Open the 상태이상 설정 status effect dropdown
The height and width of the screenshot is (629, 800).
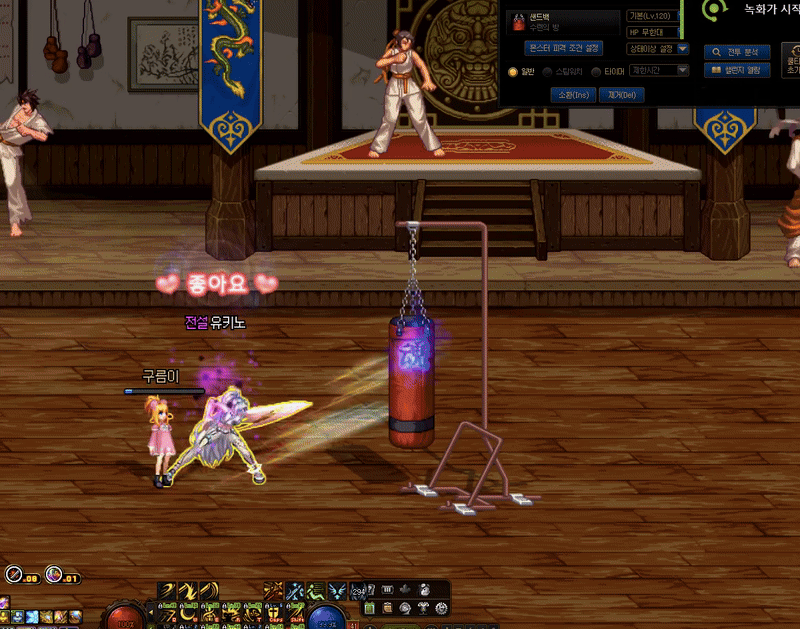(x=657, y=48)
